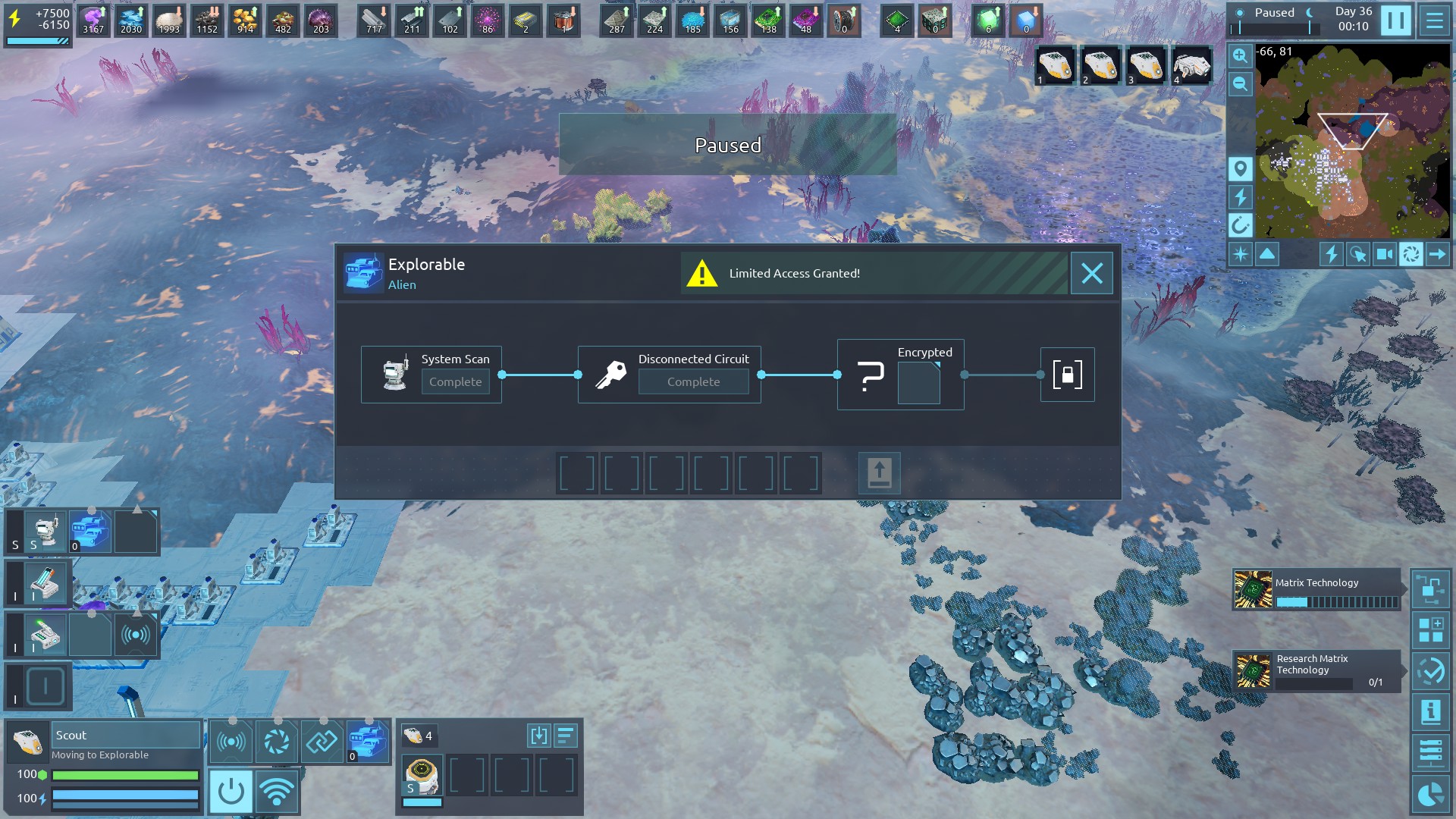Toggle the Scout wifi signal button
Image resolution: width=1456 pixels, height=819 pixels.
pos(276,792)
